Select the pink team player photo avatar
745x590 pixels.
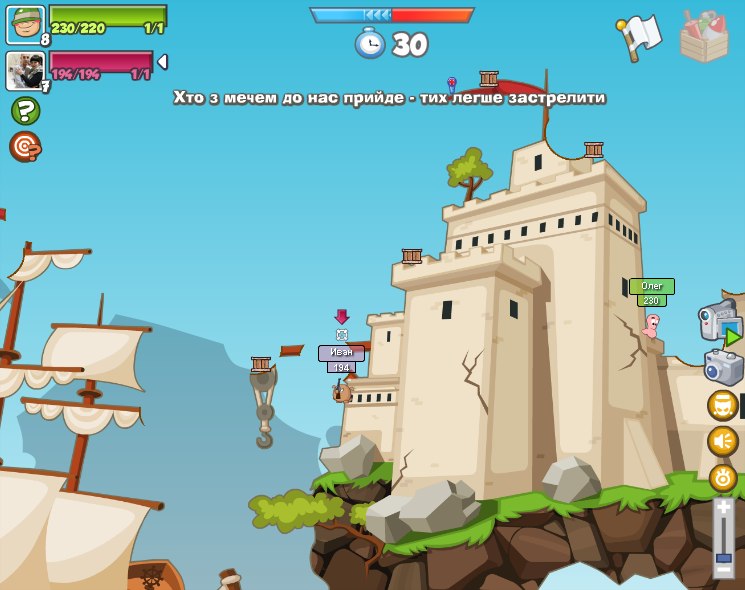(24, 71)
